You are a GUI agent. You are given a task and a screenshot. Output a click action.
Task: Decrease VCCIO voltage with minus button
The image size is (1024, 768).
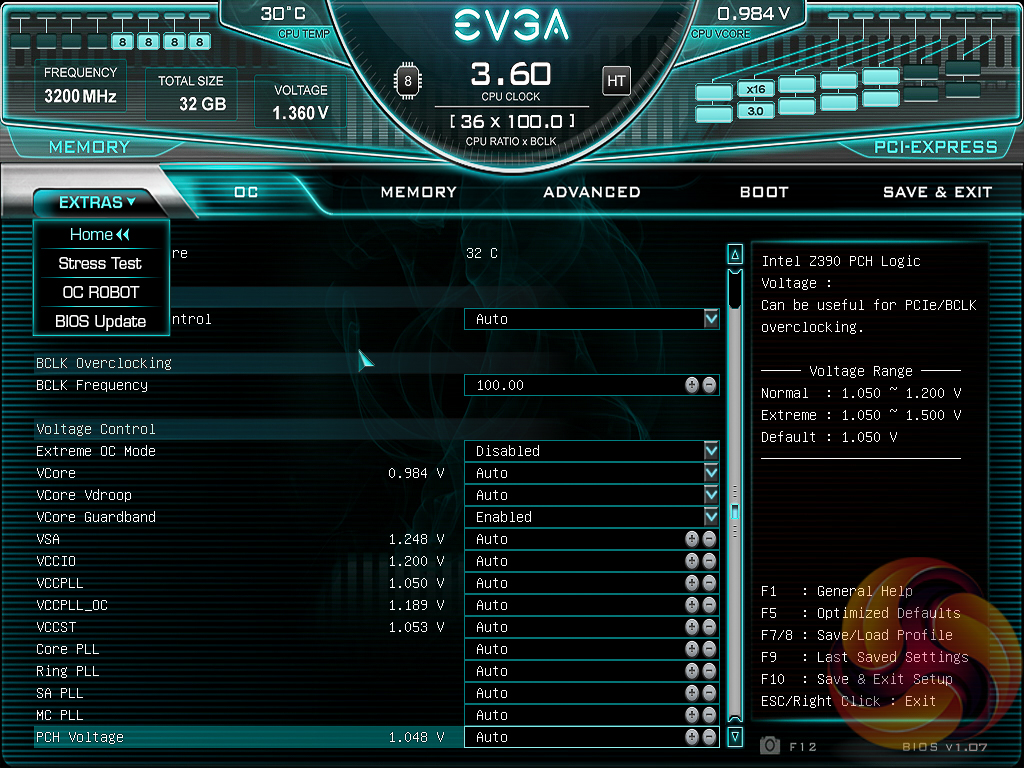pos(709,561)
